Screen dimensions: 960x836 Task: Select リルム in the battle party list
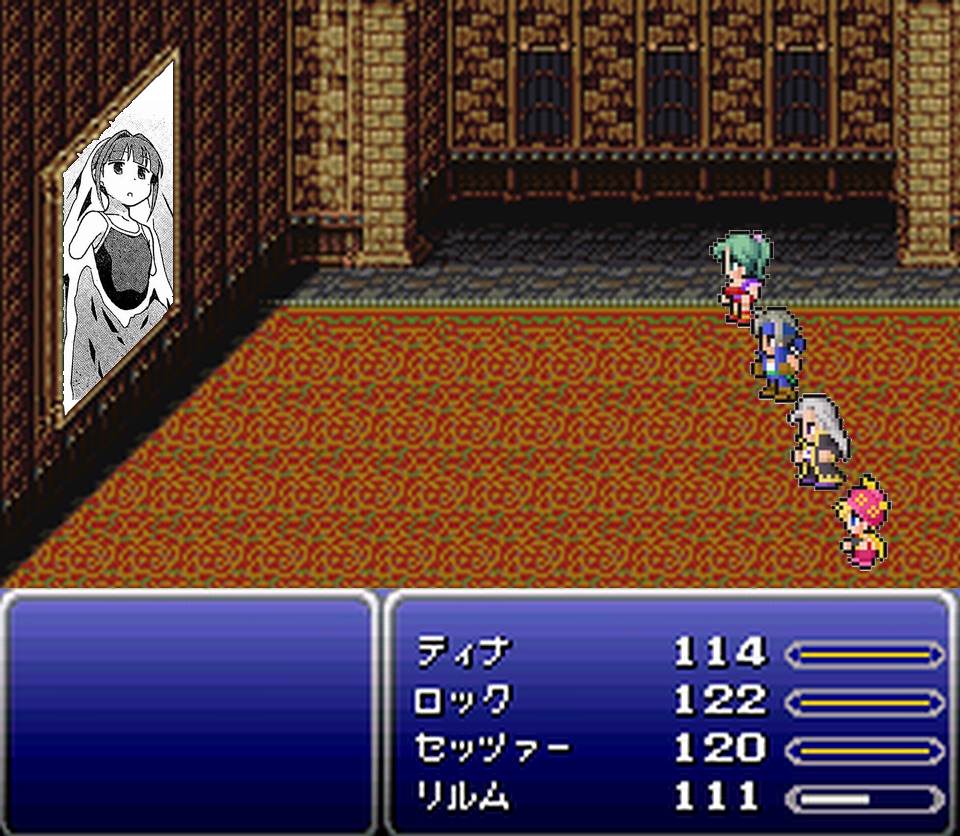click(x=463, y=797)
